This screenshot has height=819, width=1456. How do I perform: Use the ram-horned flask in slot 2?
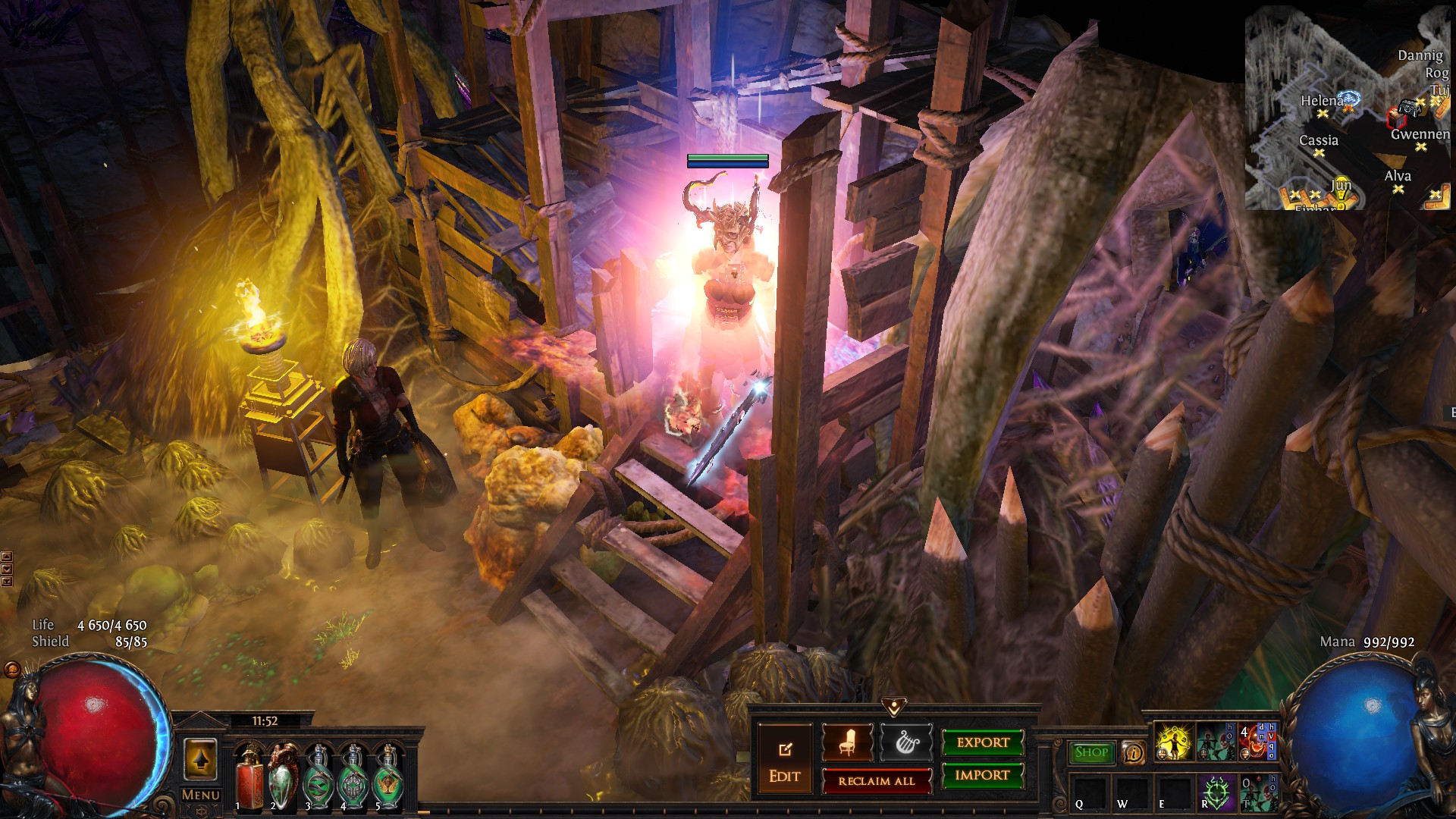pos(284,777)
